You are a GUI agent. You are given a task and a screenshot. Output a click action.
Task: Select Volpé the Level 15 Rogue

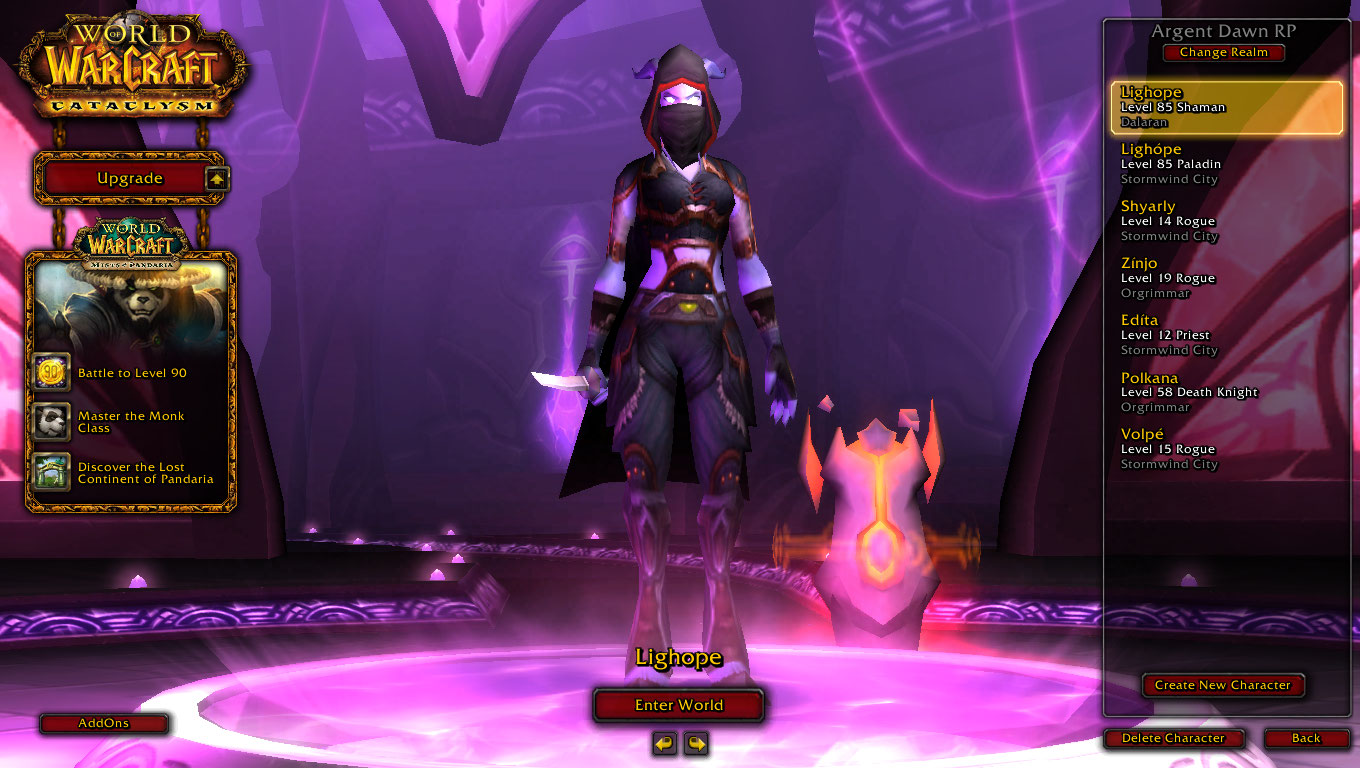[1226, 449]
